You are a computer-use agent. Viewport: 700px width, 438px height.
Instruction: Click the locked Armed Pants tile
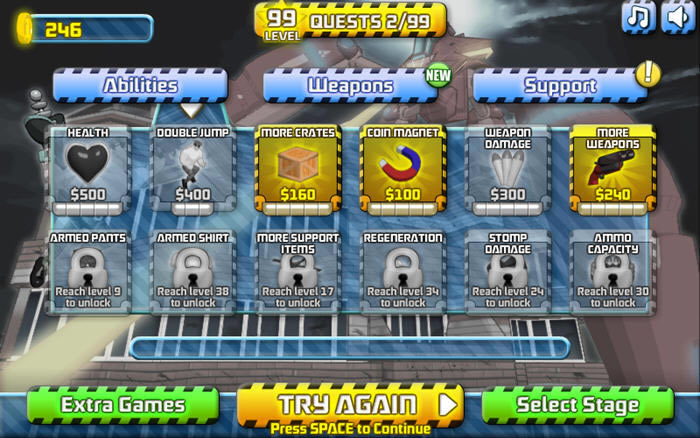pos(88,272)
